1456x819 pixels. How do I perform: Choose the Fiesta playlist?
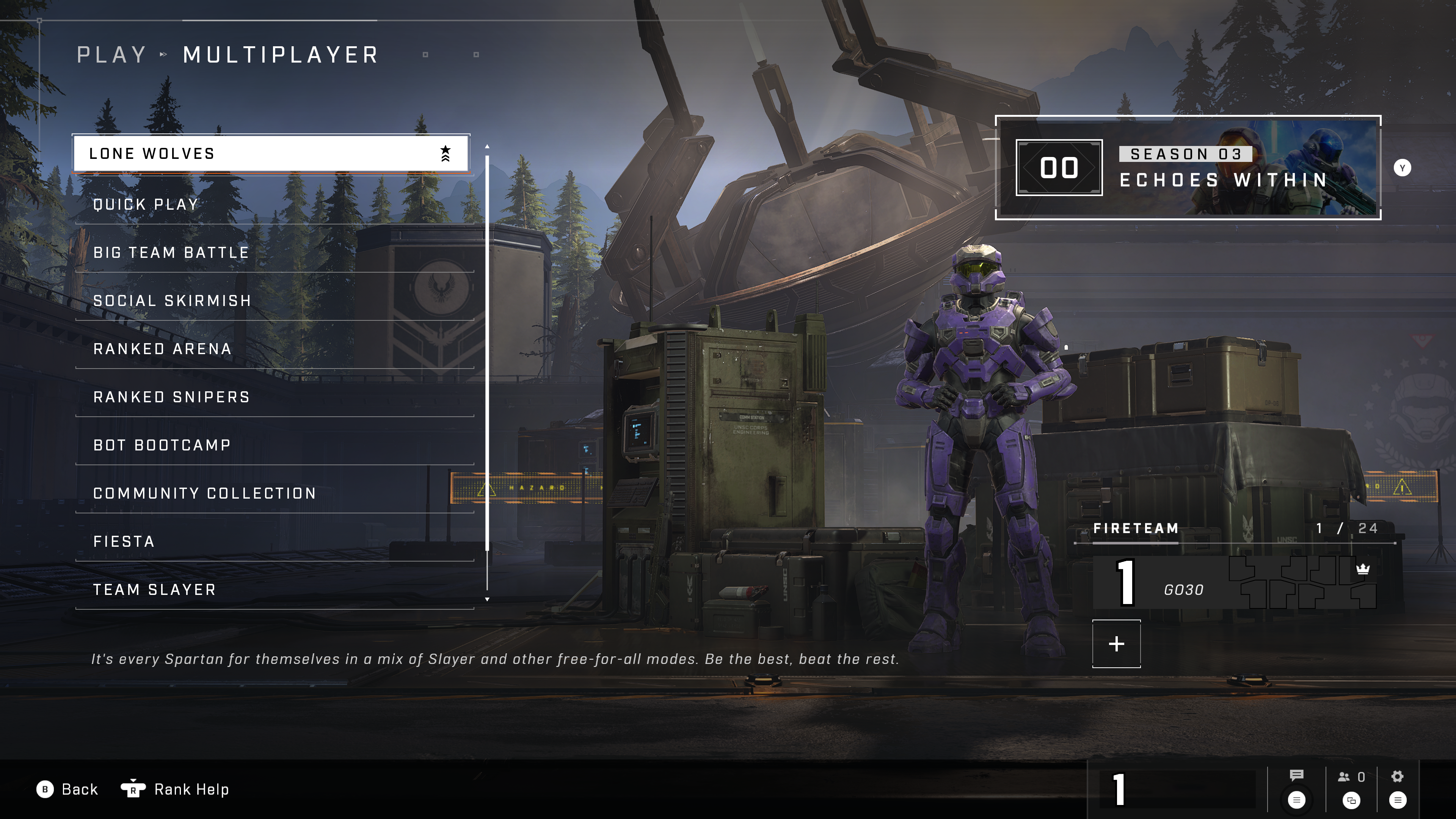pos(274,541)
